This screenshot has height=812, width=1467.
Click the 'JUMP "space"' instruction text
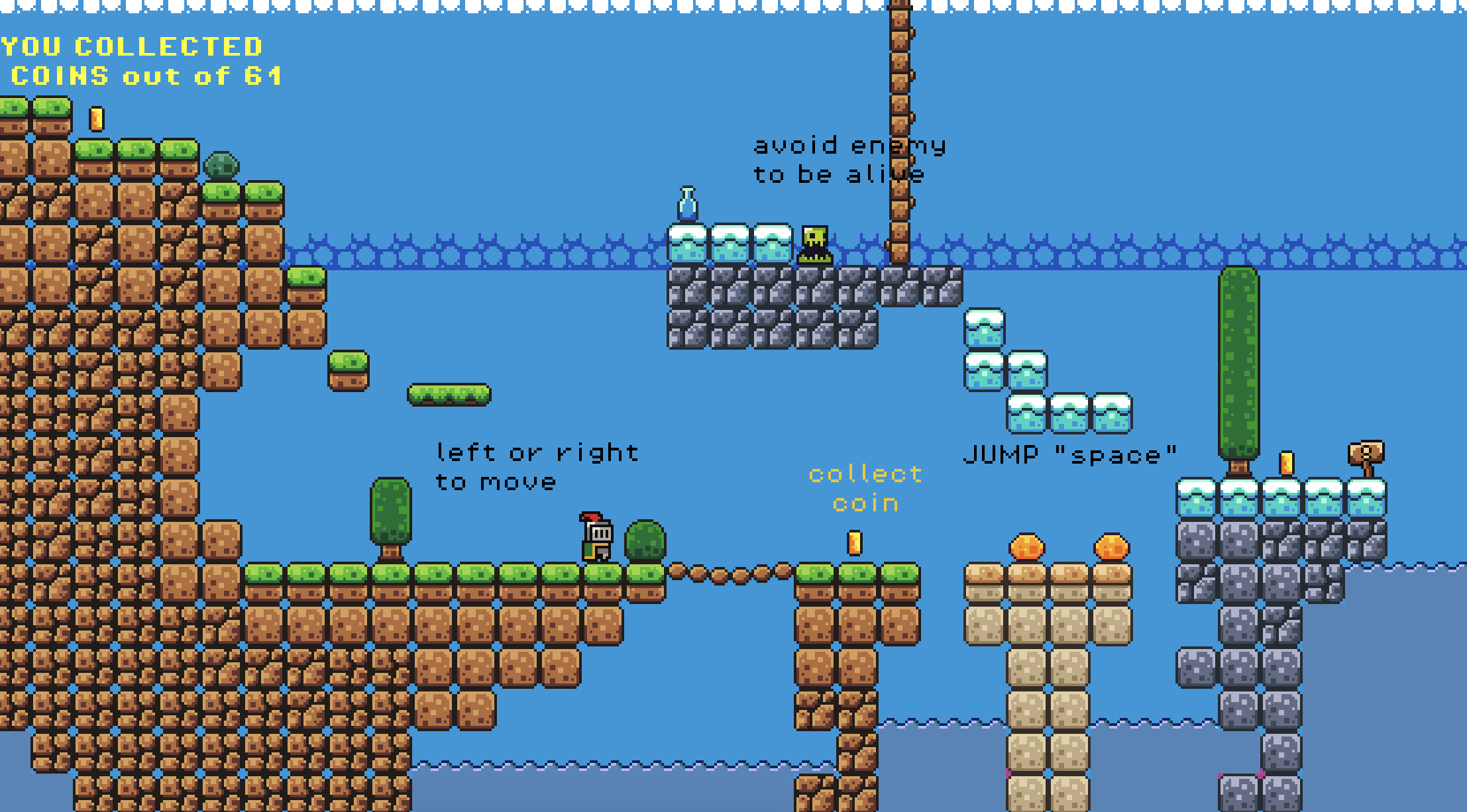(x=1071, y=452)
